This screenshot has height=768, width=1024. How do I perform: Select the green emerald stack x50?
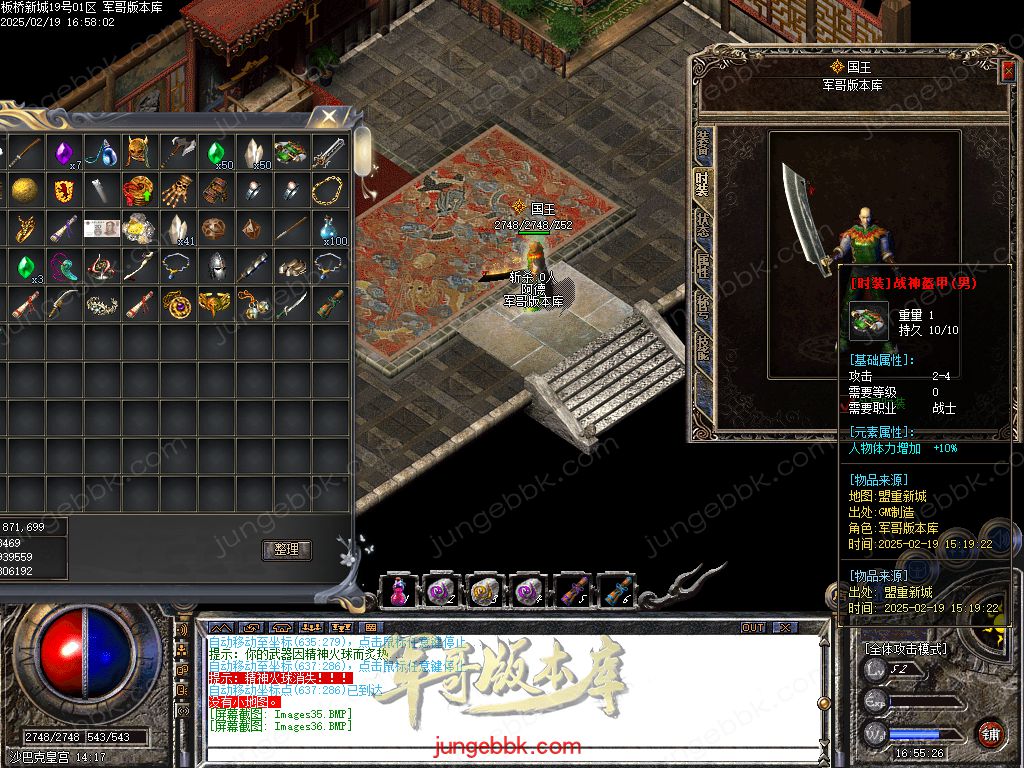[217, 153]
